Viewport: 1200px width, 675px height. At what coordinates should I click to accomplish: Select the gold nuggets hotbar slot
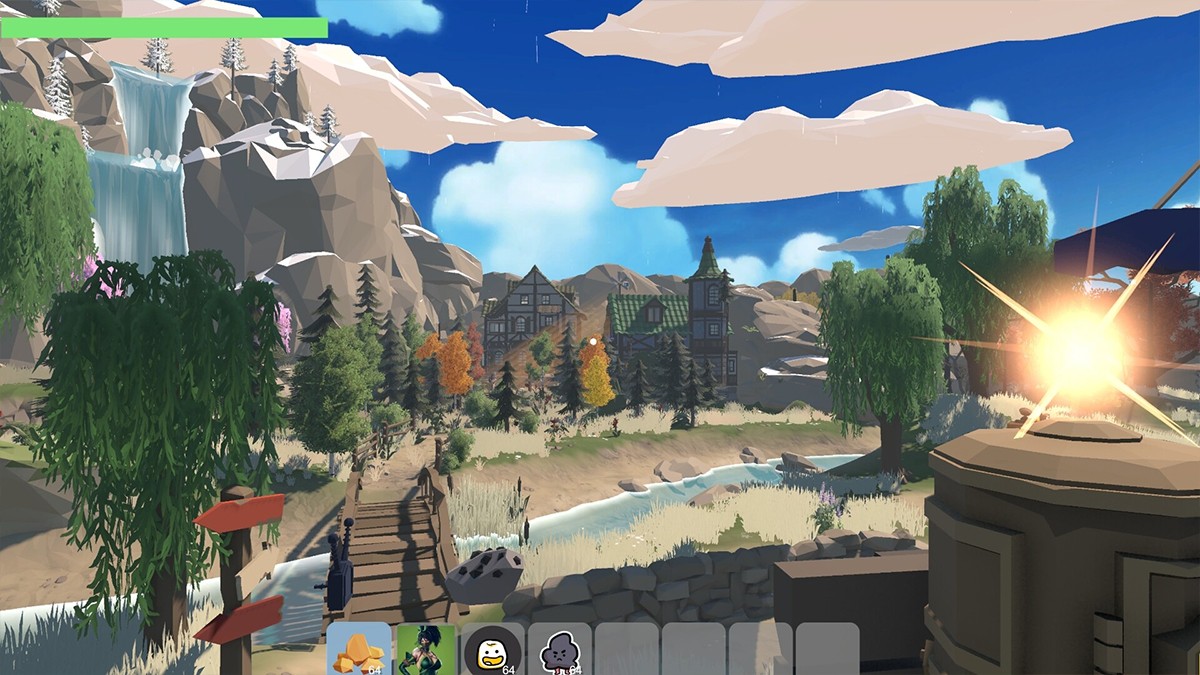[358, 649]
